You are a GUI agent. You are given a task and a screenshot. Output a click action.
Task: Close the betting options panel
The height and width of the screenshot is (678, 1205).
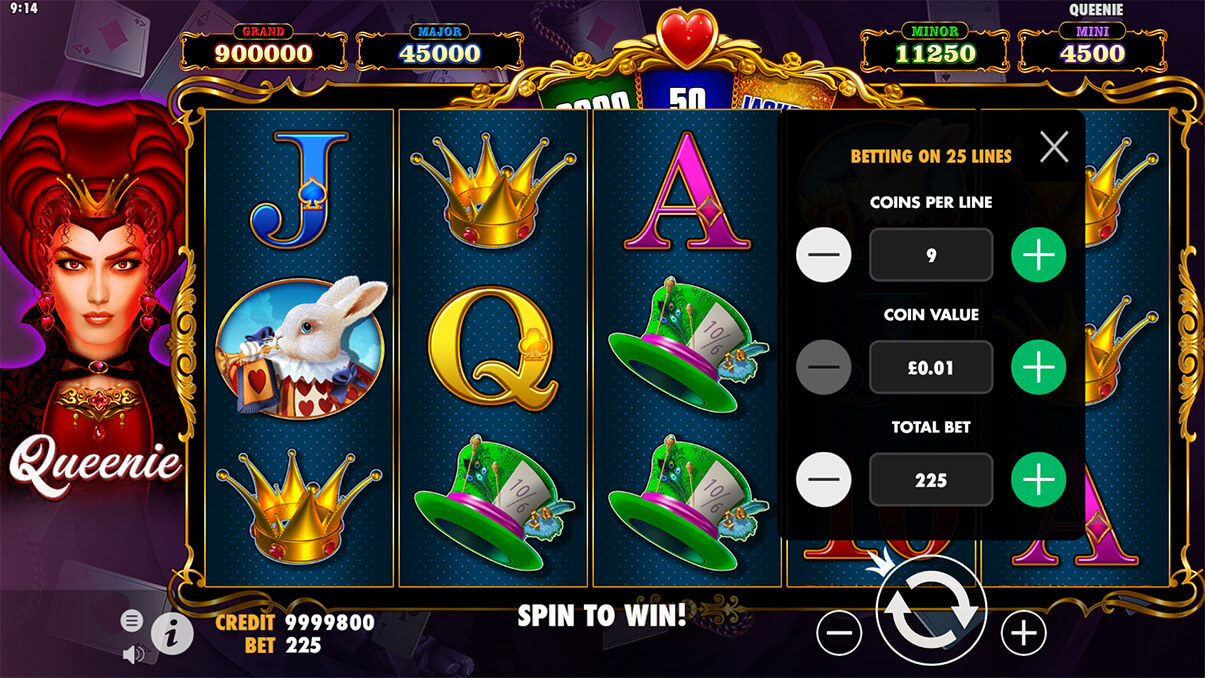tap(1054, 148)
